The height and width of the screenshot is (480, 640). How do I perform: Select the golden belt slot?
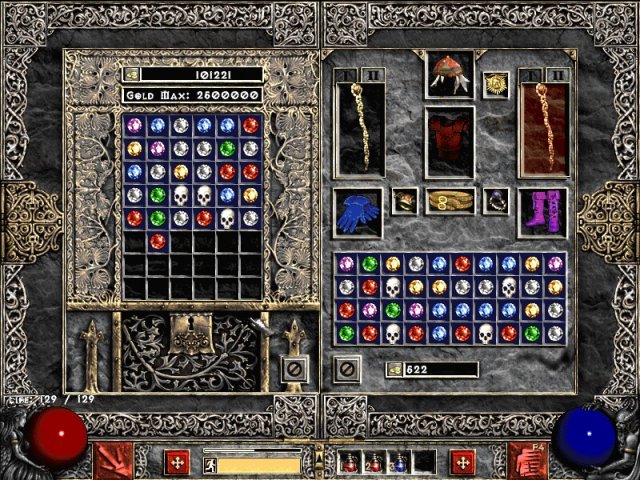pyautogui.click(x=449, y=202)
